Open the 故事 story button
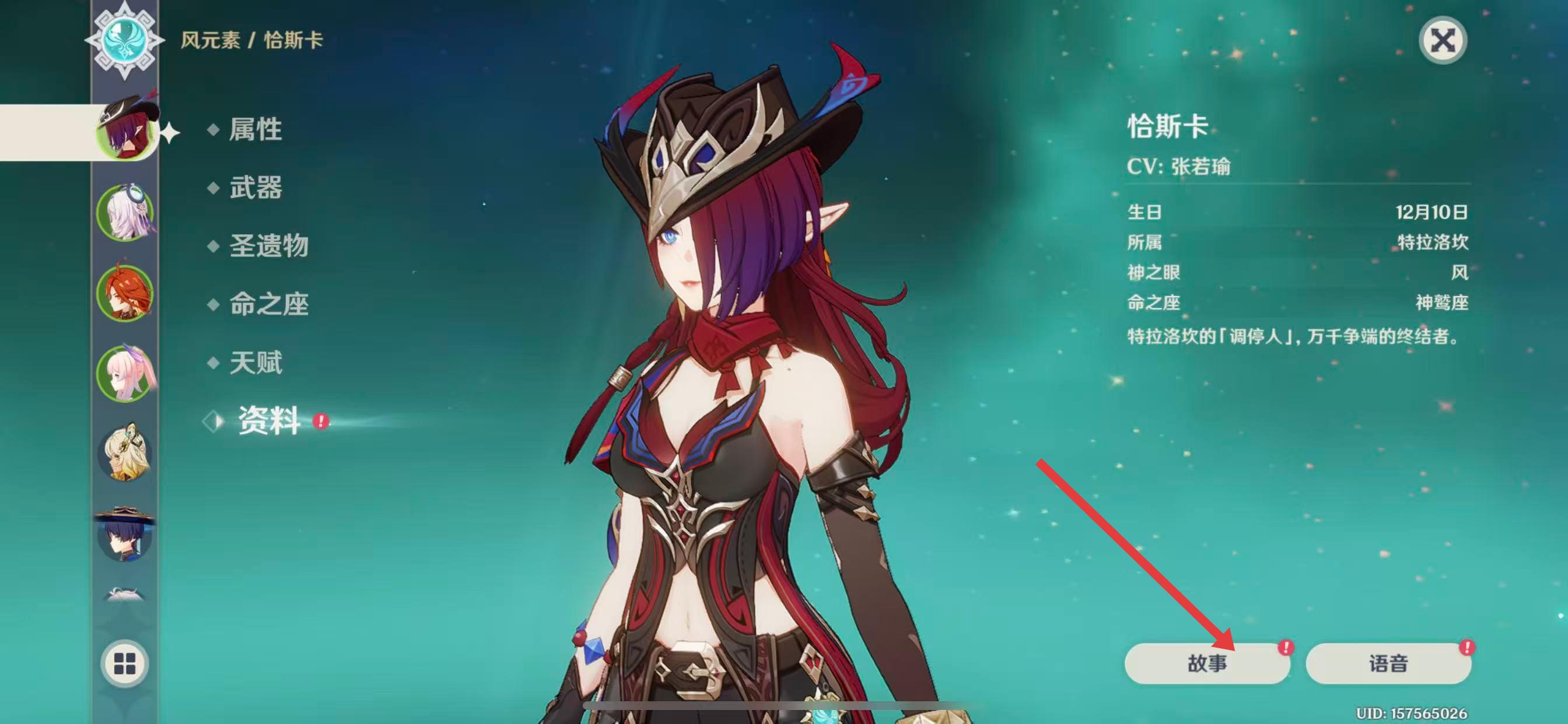Viewport: 1568px width, 724px height. [x=1207, y=663]
